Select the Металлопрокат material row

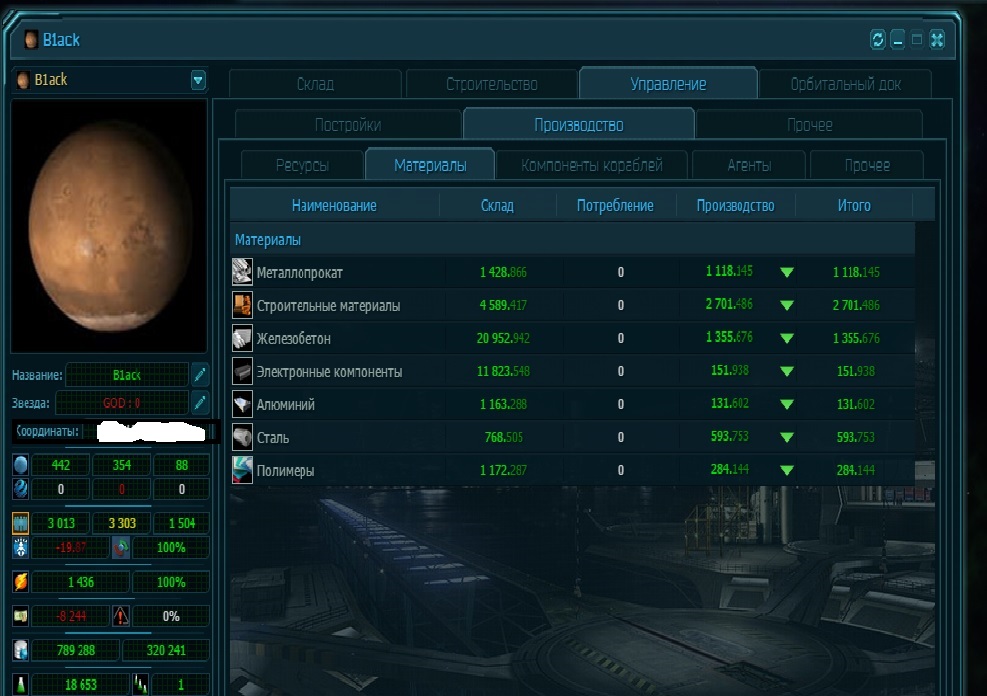coord(300,272)
